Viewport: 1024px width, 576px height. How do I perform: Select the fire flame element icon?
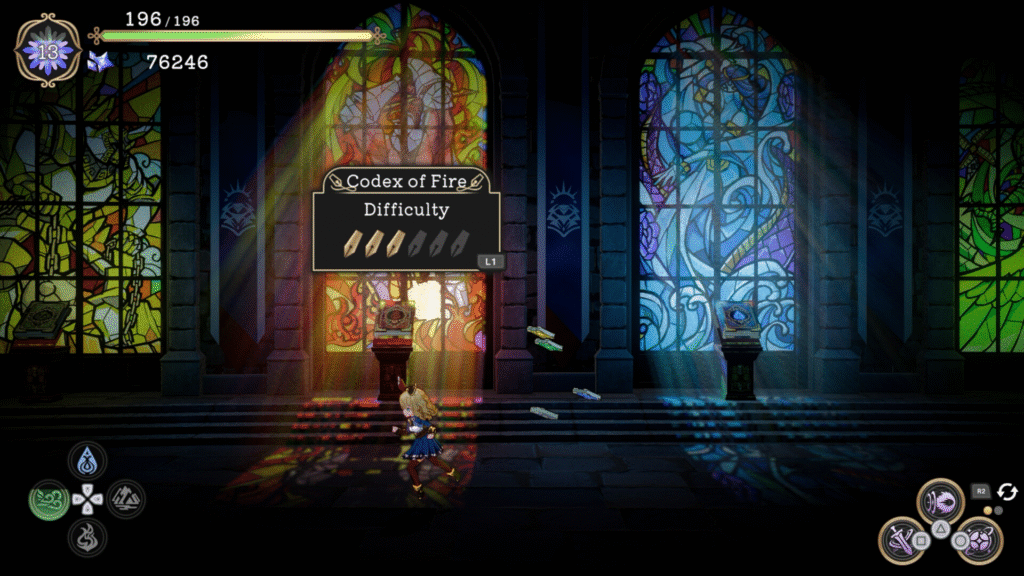[x=88, y=536]
